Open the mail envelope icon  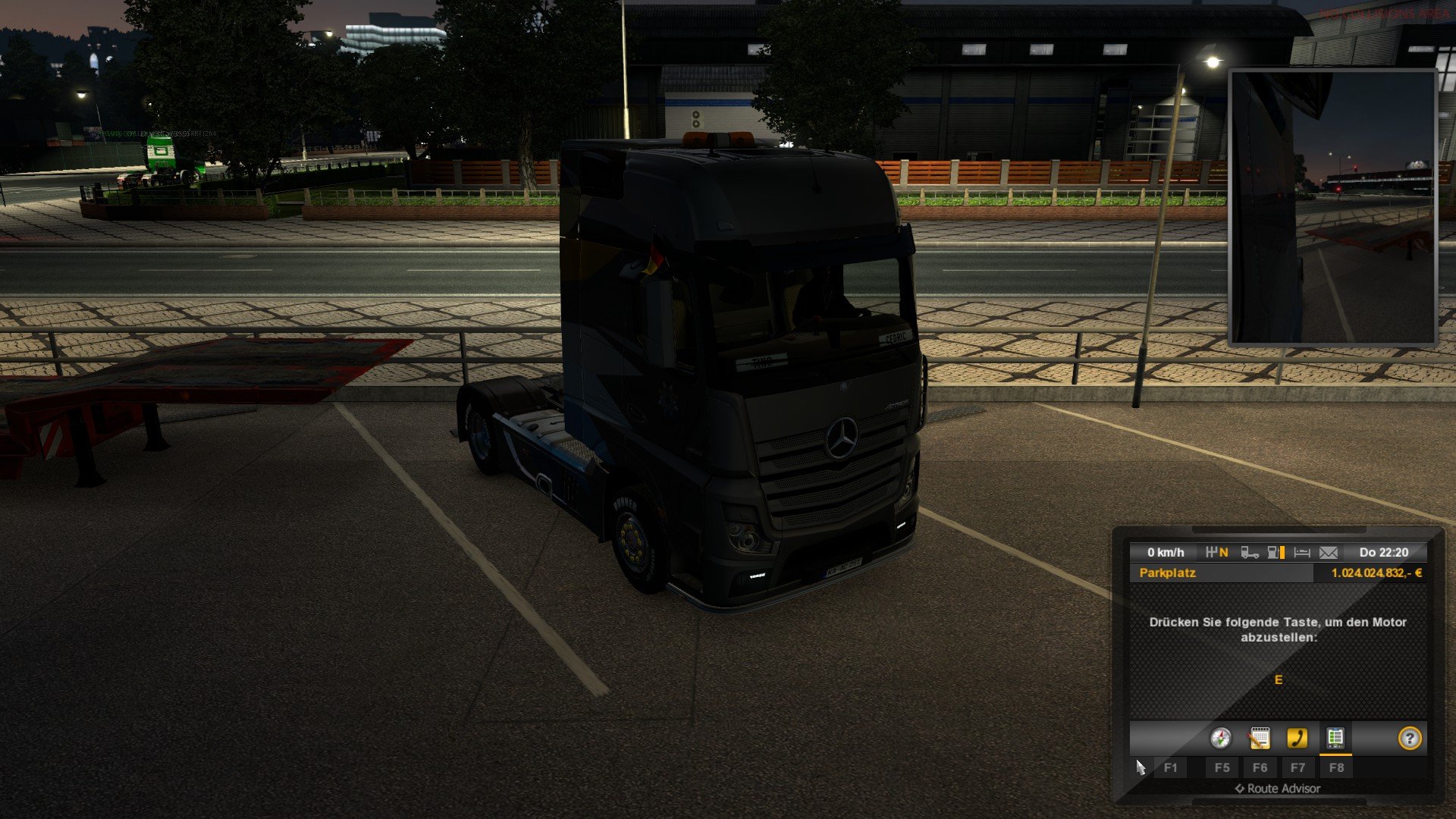point(1329,553)
